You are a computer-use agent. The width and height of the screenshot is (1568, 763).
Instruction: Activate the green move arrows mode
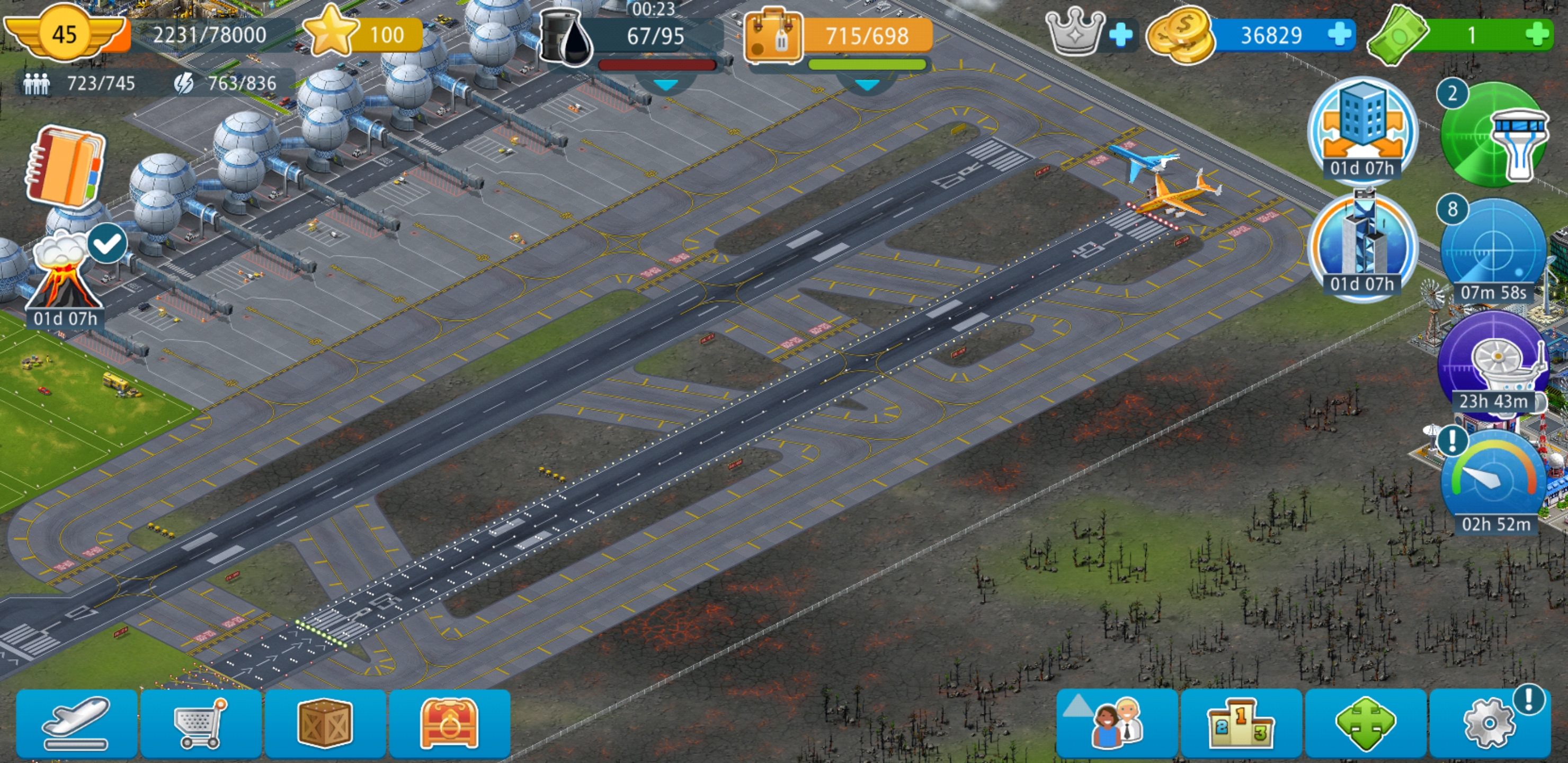[x=1365, y=723]
